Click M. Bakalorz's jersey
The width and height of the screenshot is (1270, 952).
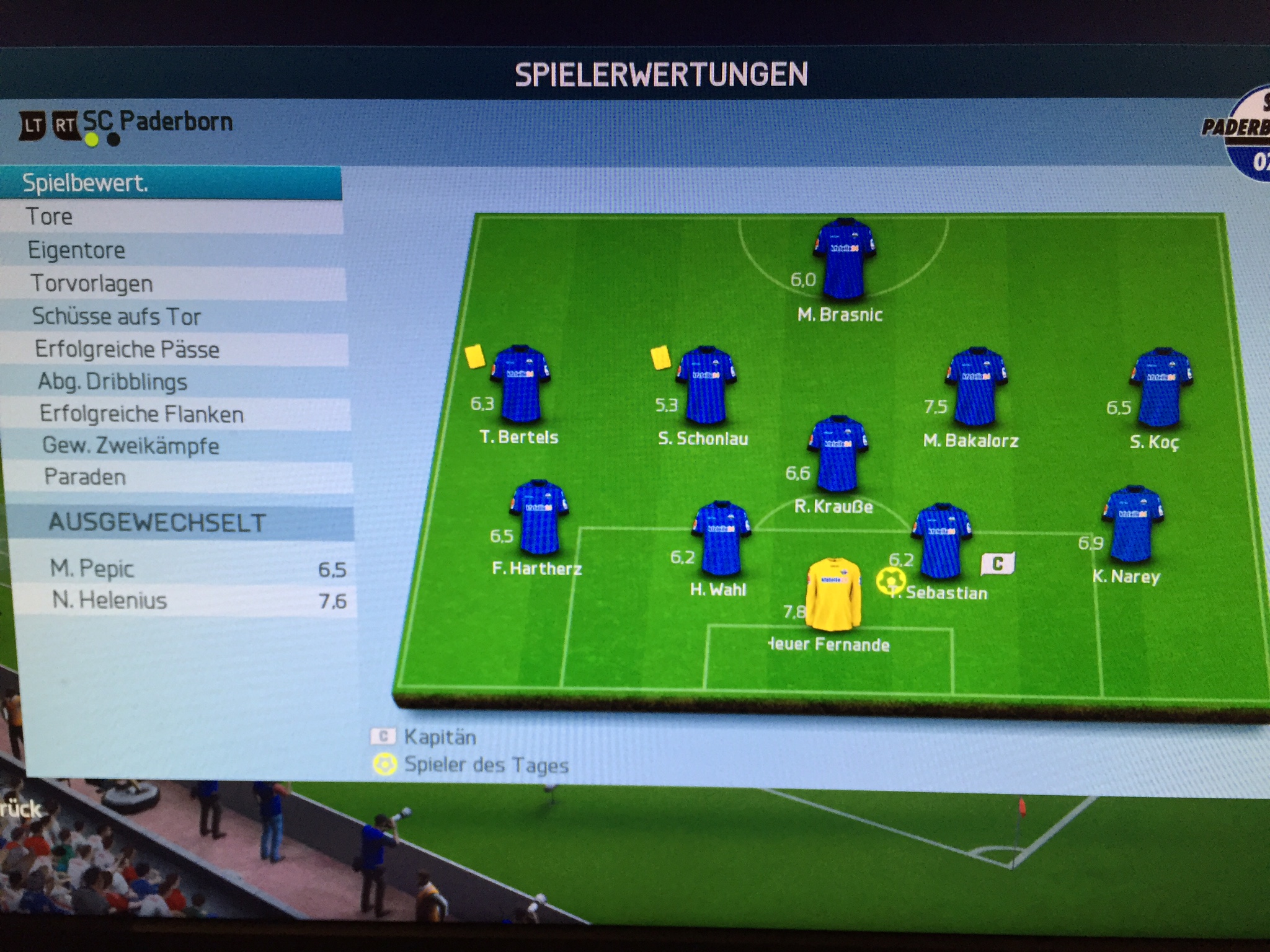pos(975,387)
